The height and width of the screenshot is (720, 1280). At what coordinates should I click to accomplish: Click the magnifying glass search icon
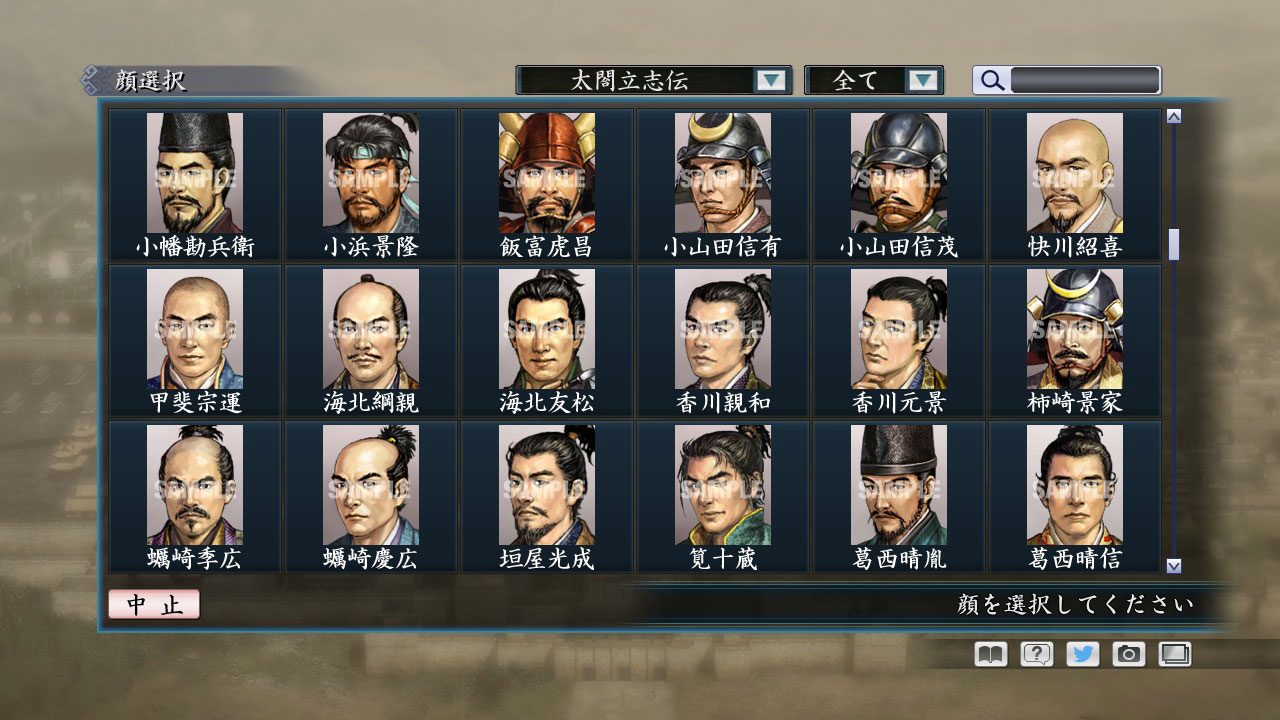pos(991,80)
